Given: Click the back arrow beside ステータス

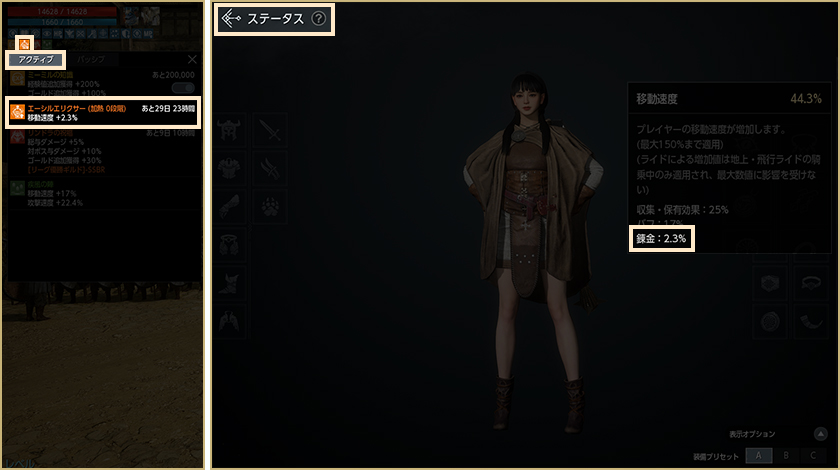Looking at the screenshot, I should coord(231,18).
